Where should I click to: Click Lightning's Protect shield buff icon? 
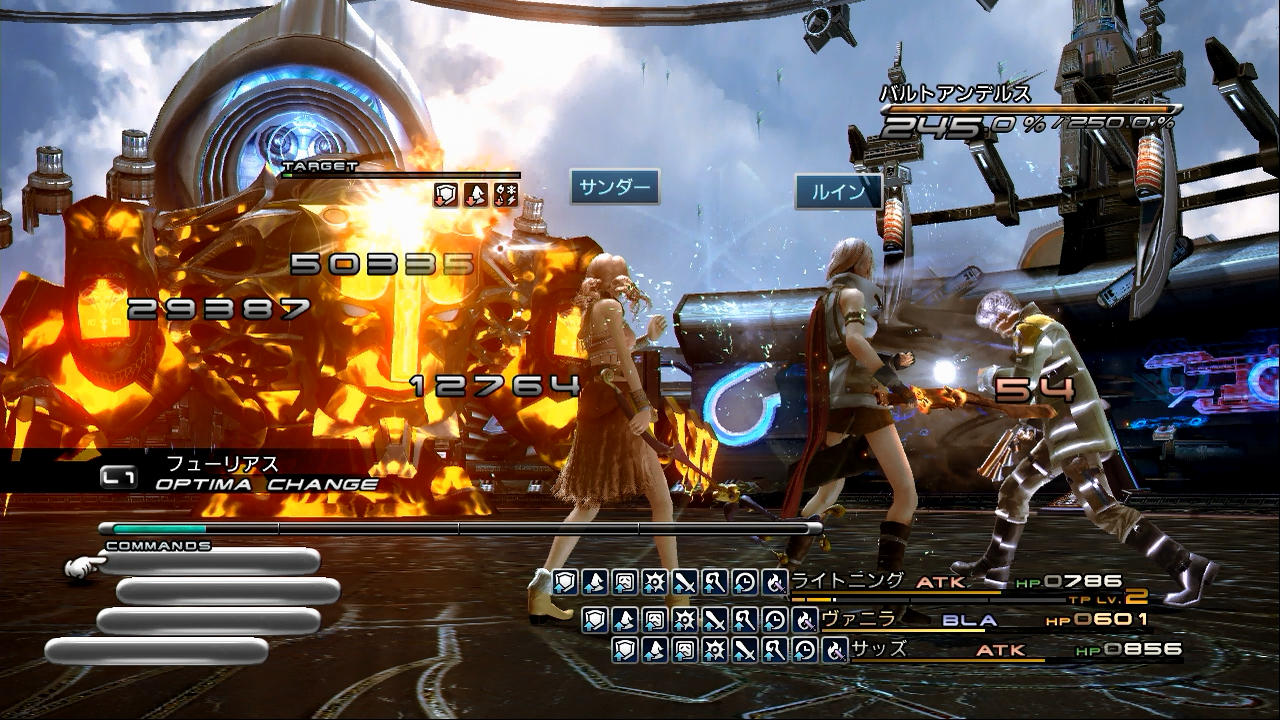click(566, 581)
